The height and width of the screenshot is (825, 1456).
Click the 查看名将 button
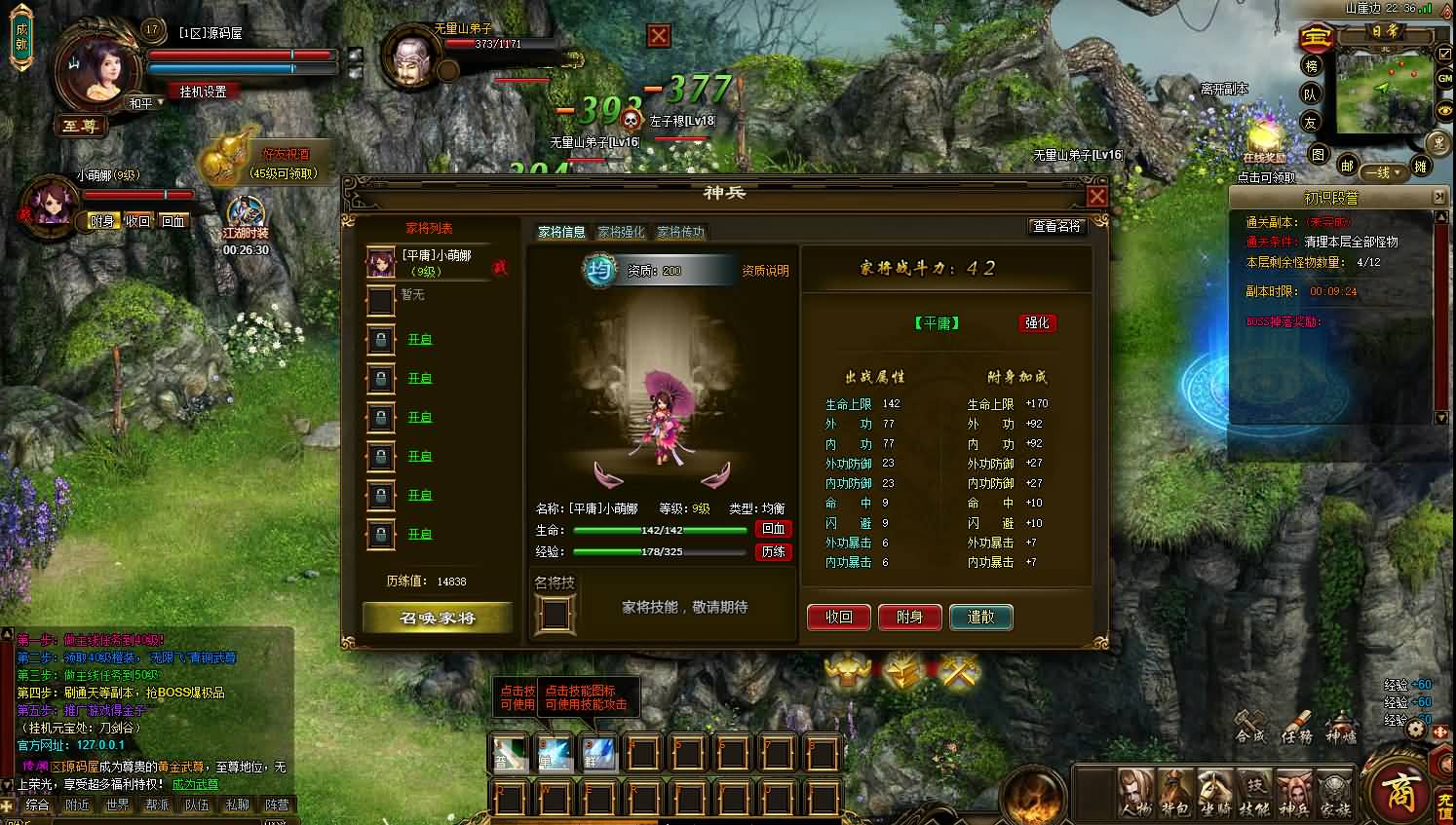click(1056, 226)
